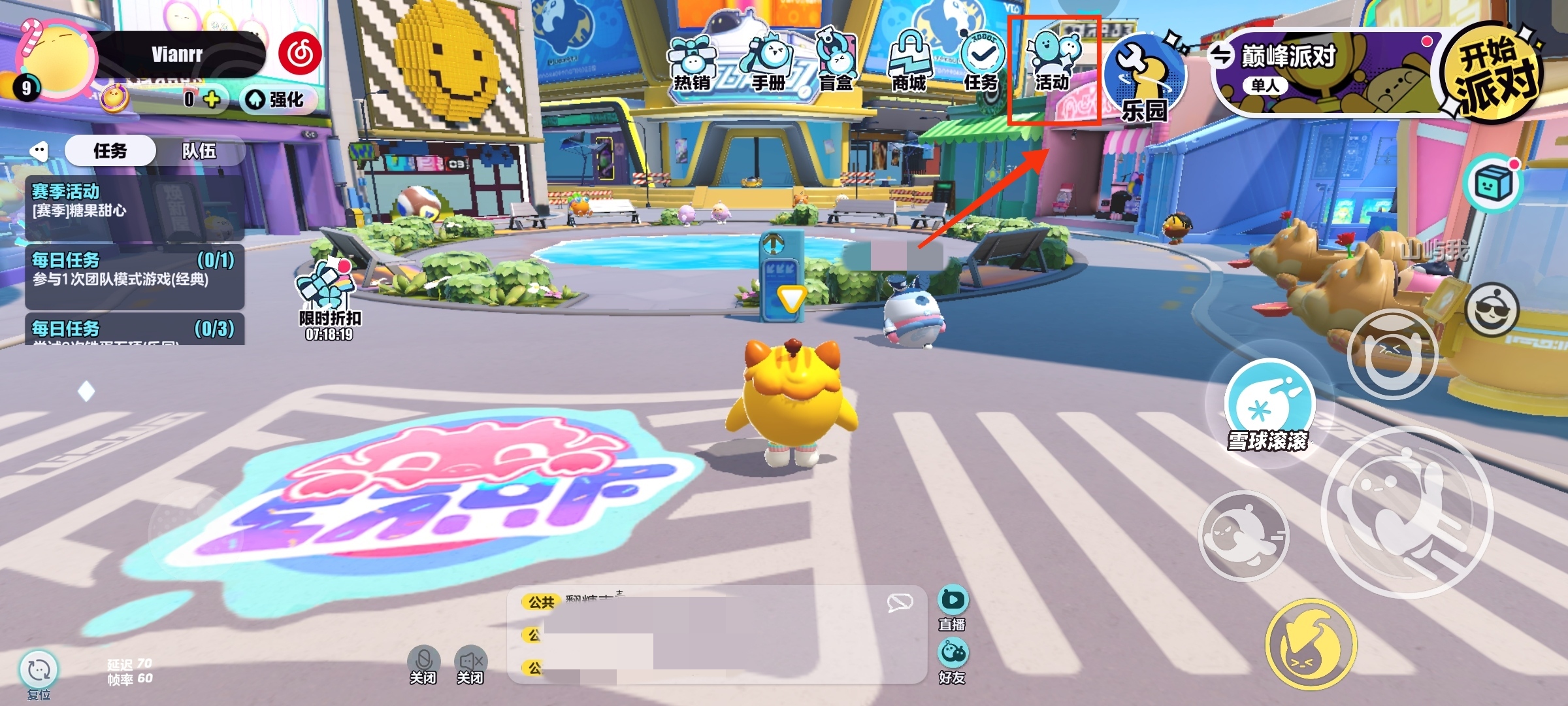Open the 活动 events menu
The width and height of the screenshot is (1568, 706).
[x=1053, y=63]
